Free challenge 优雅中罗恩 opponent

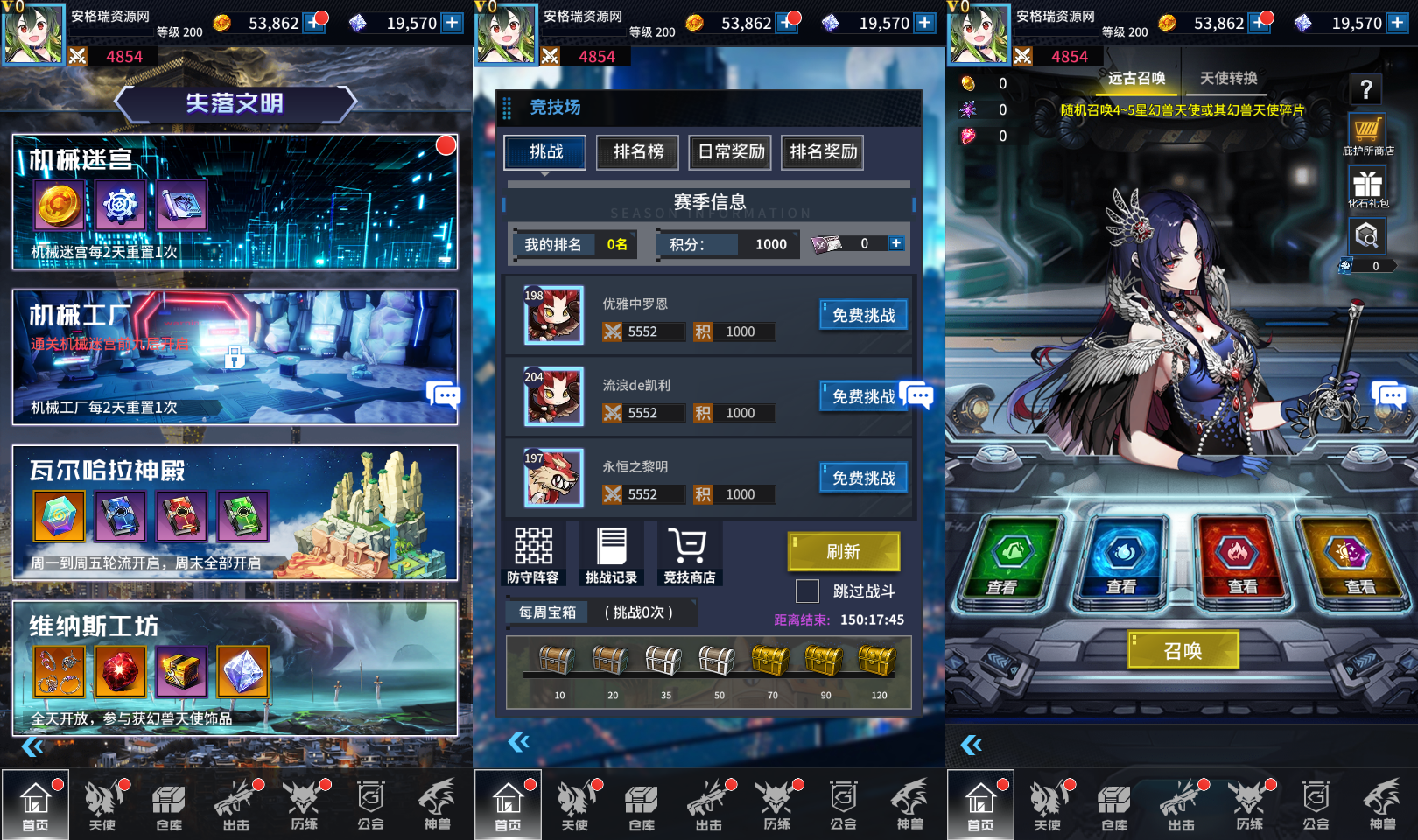863,315
